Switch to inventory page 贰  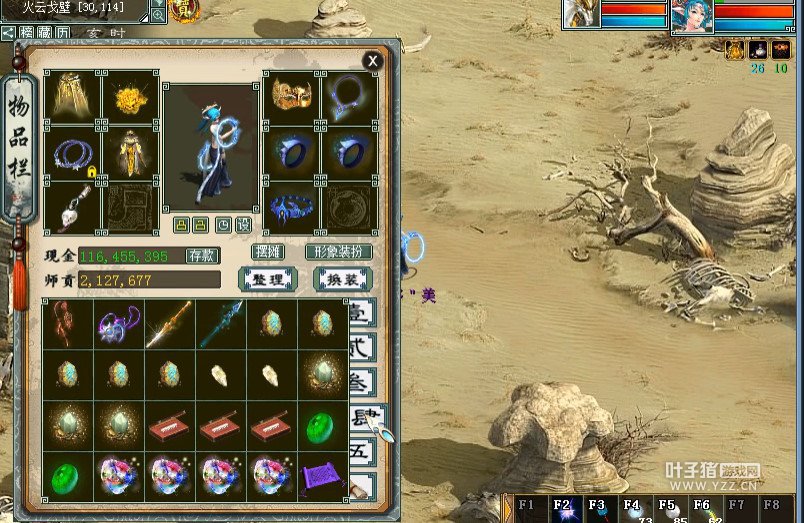(x=362, y=348)
